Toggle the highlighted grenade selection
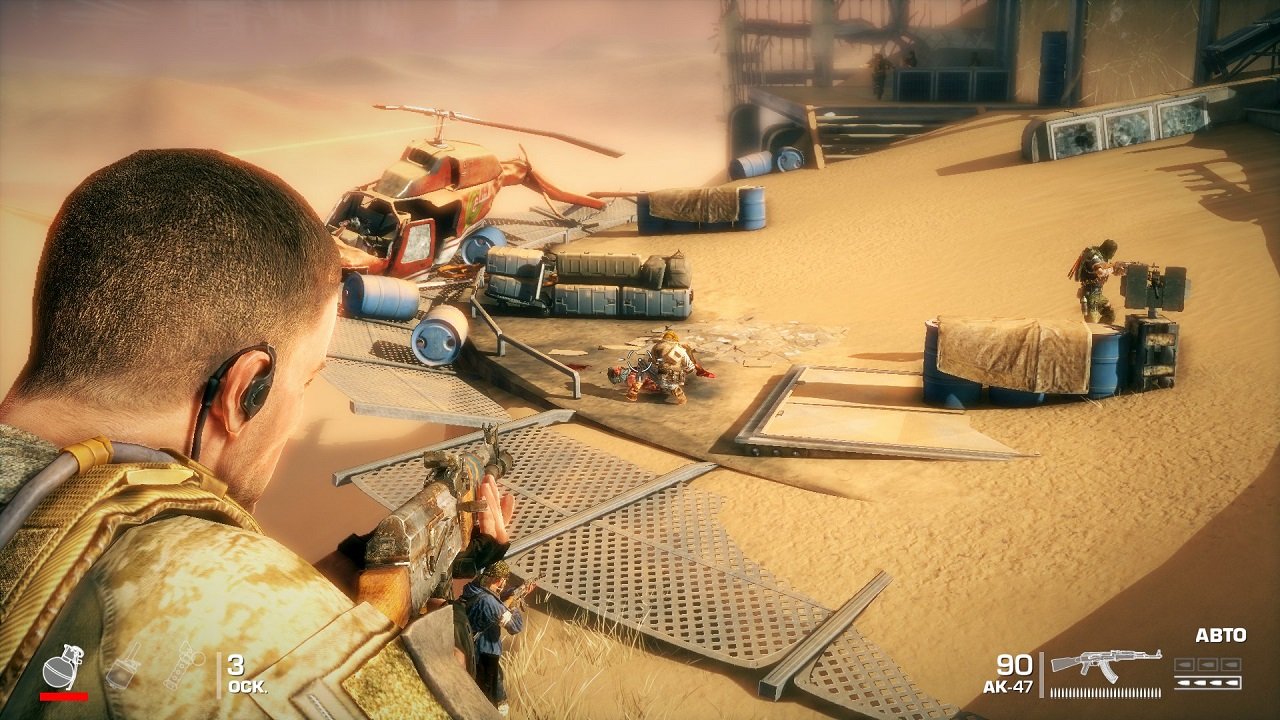Screen dimensions: 1280x720 click(x=61, y=669)
